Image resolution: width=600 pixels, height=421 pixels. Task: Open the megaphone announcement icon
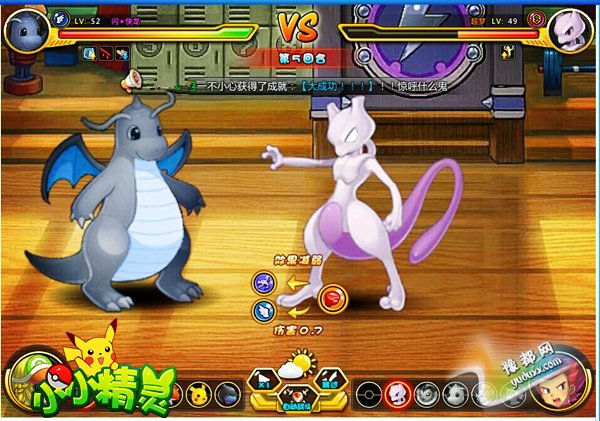(x=132, y=77)
